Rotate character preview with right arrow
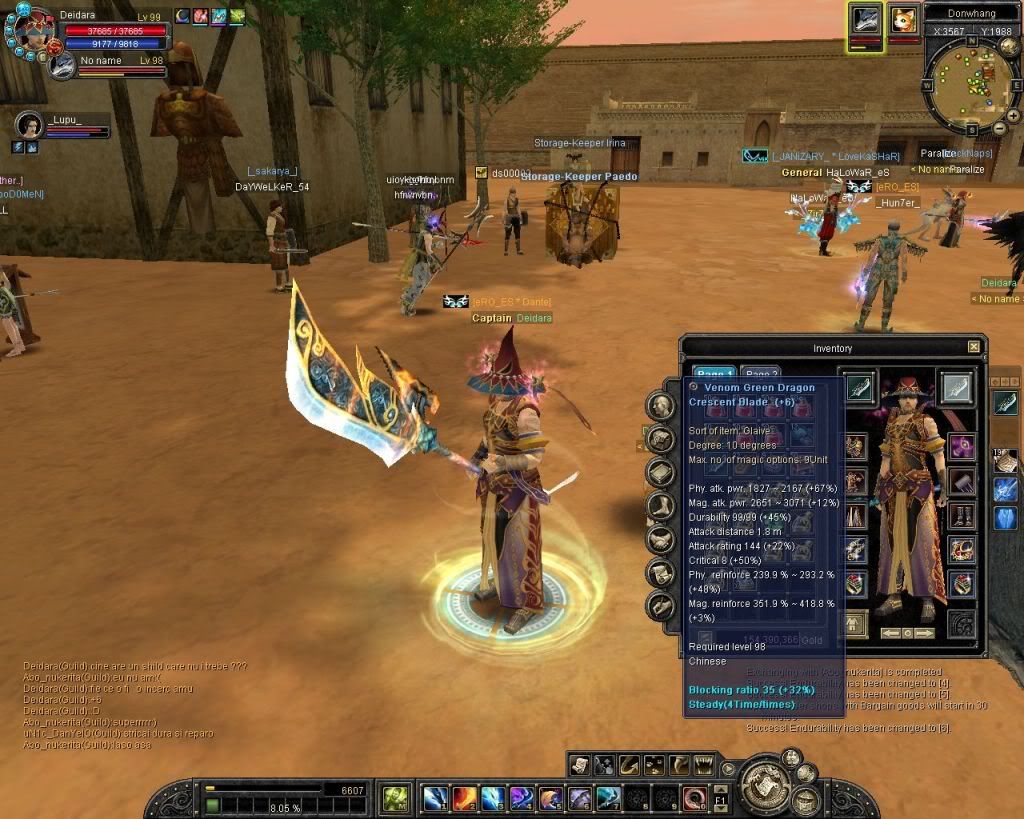 coord(926,633)
